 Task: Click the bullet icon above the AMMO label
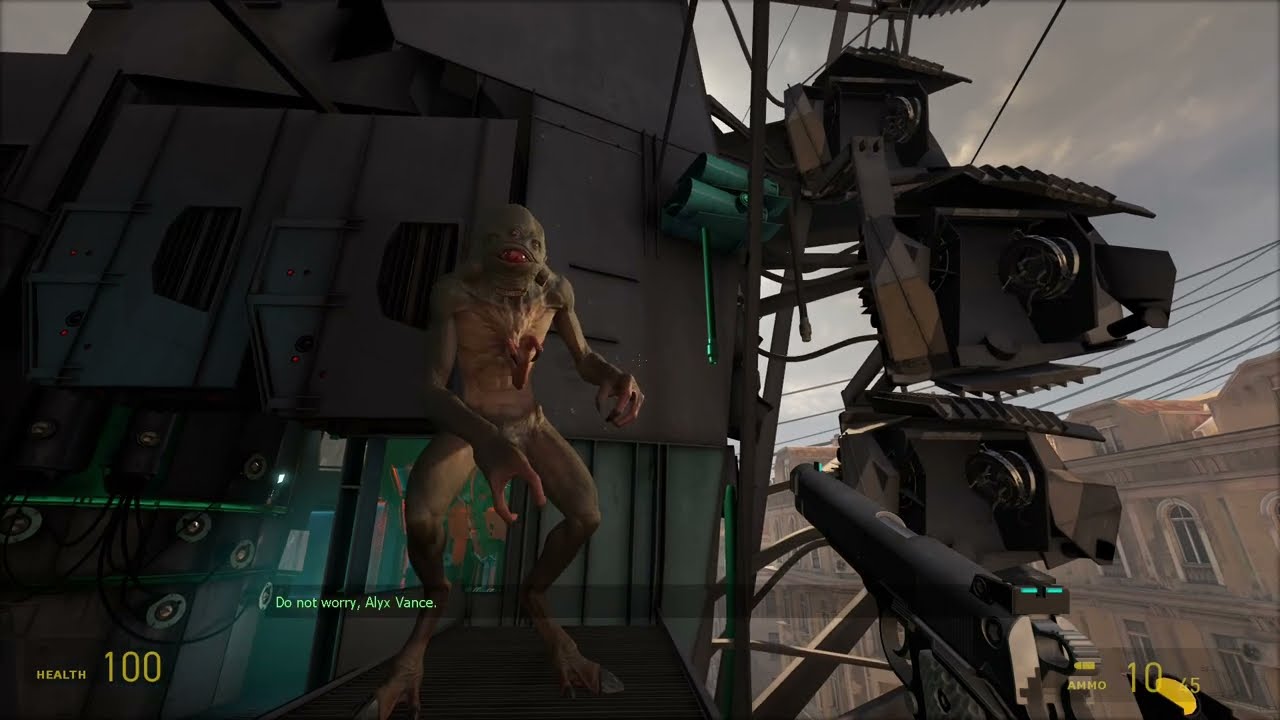click(1085, 665)
